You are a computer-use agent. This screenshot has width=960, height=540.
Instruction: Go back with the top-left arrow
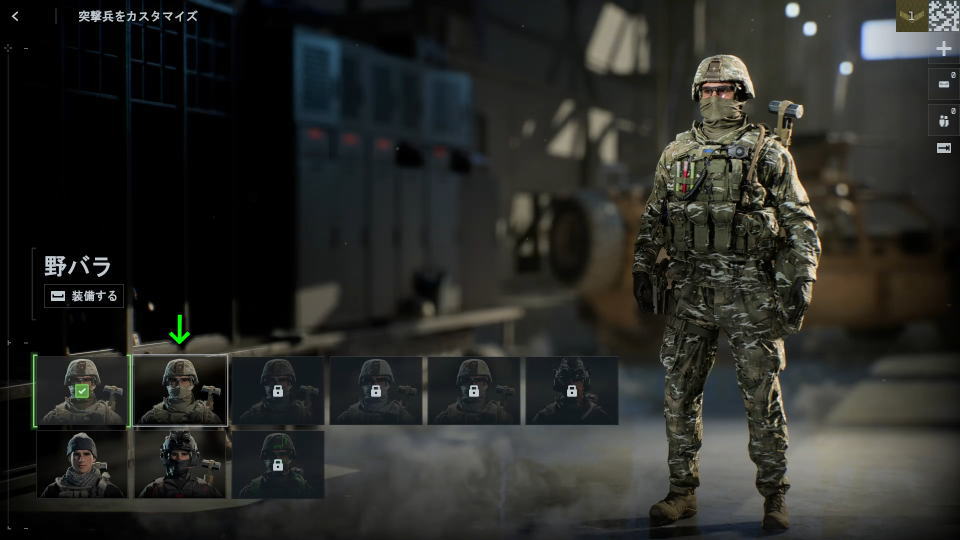coord(15,16)
